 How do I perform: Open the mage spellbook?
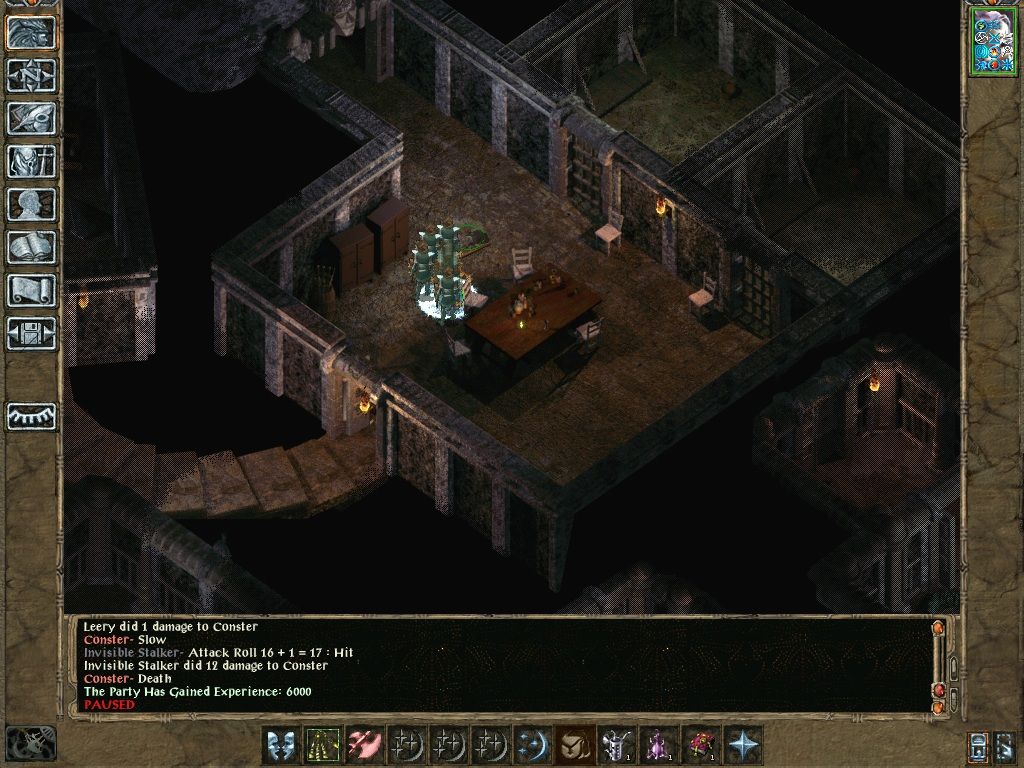(31, 247)
